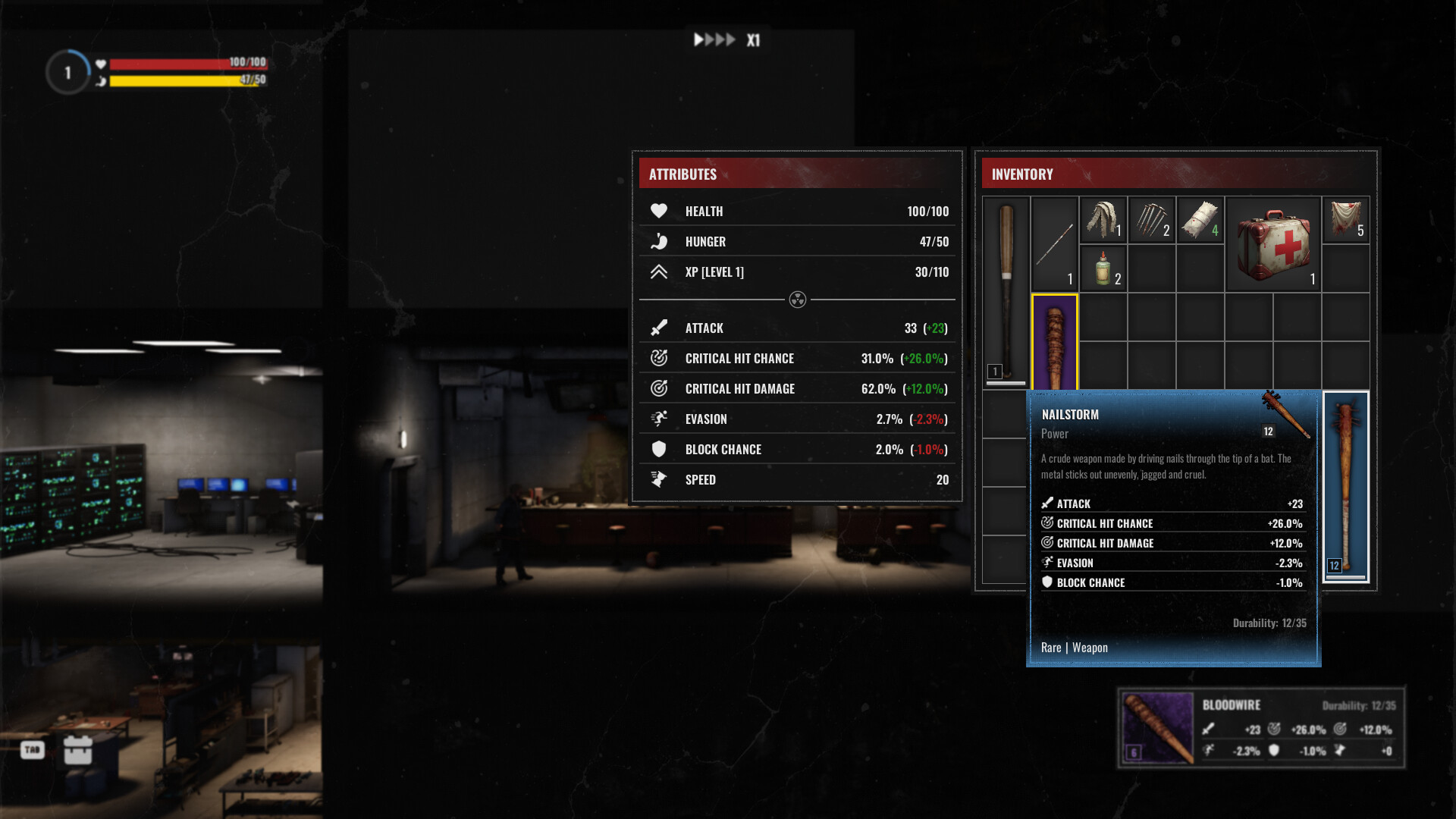Select the glue bottle item
The width and height of the screenshot is (1456, 819).
(1102, 269)
